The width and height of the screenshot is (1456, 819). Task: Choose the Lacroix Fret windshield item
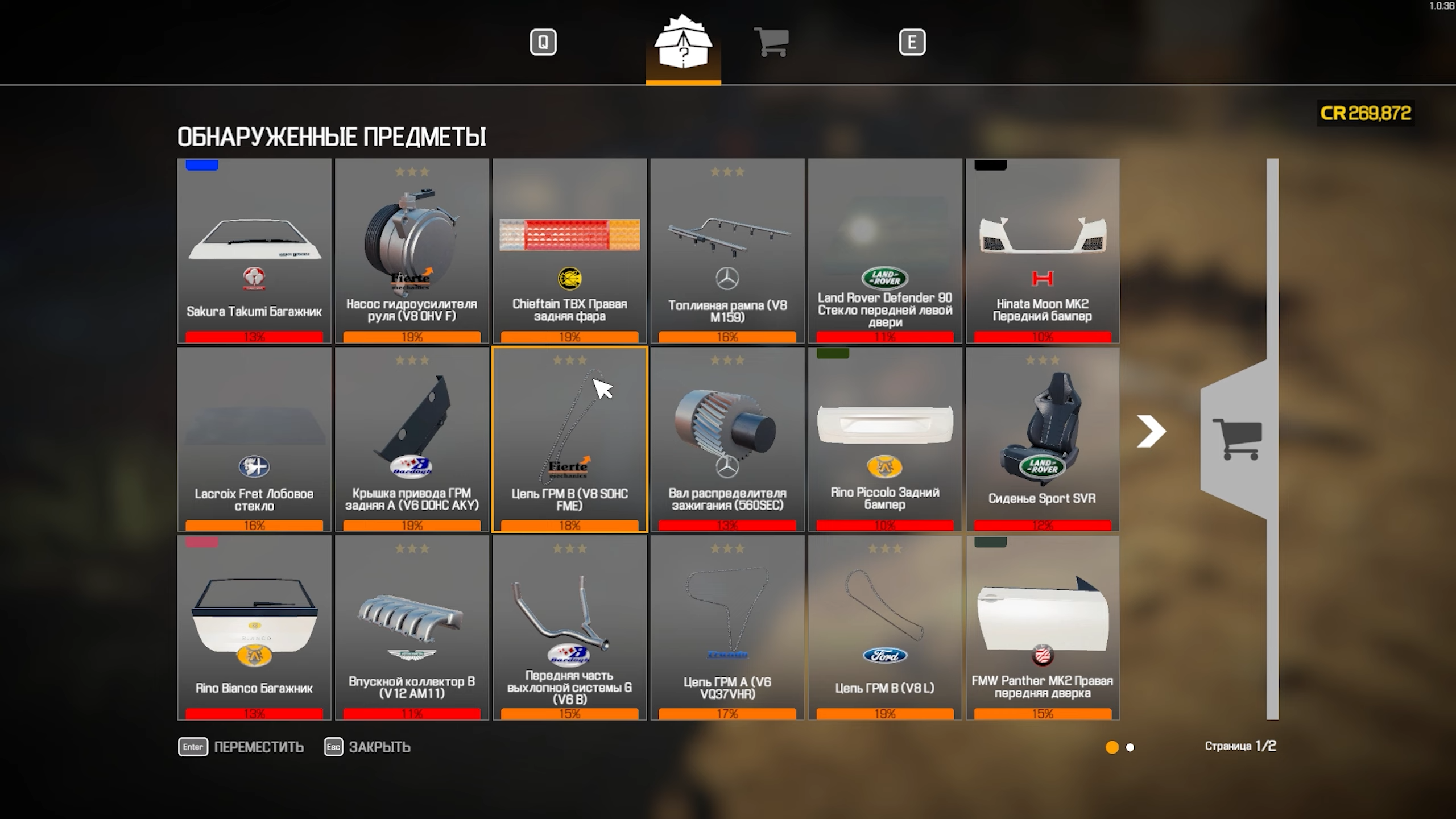254,439
